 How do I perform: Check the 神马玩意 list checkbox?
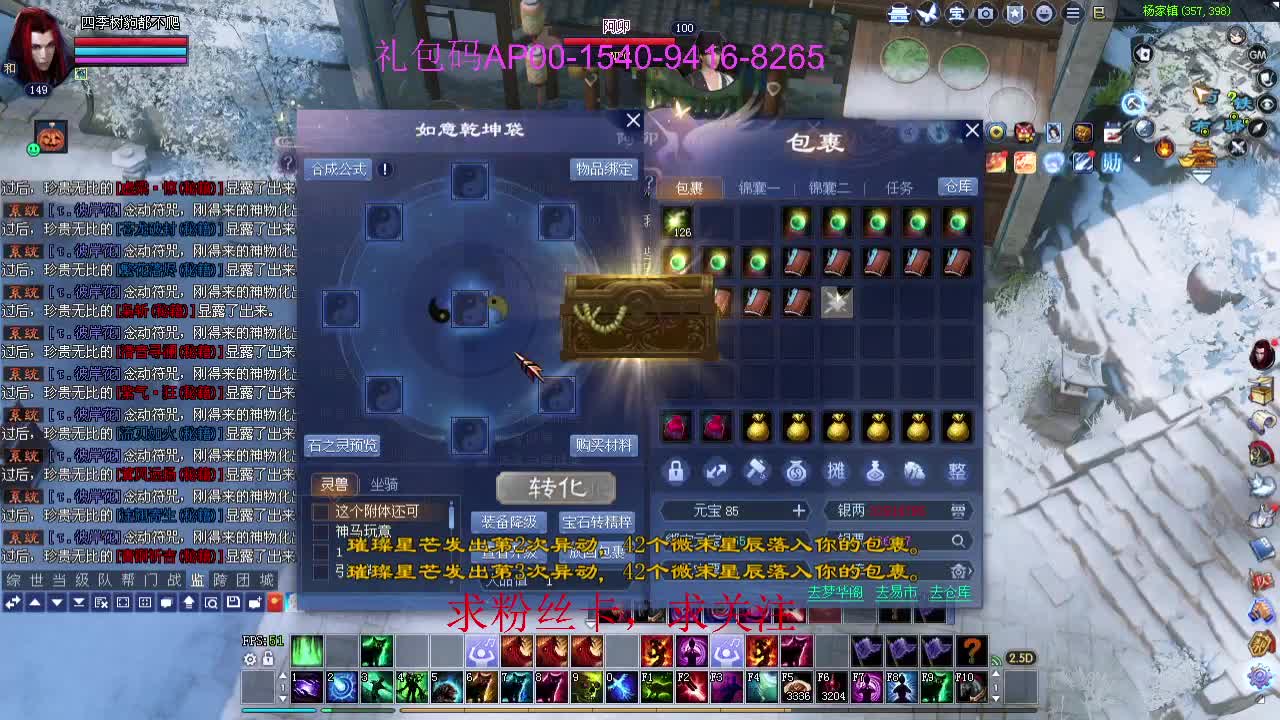click(318, 528)
